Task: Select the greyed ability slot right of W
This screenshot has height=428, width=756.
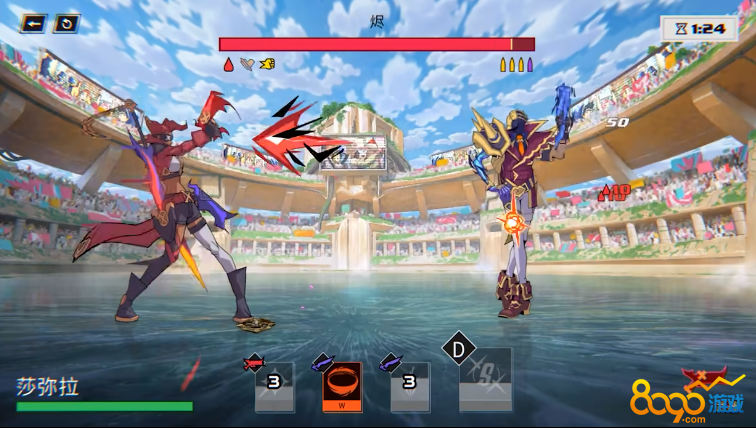Action: [410, 387]
